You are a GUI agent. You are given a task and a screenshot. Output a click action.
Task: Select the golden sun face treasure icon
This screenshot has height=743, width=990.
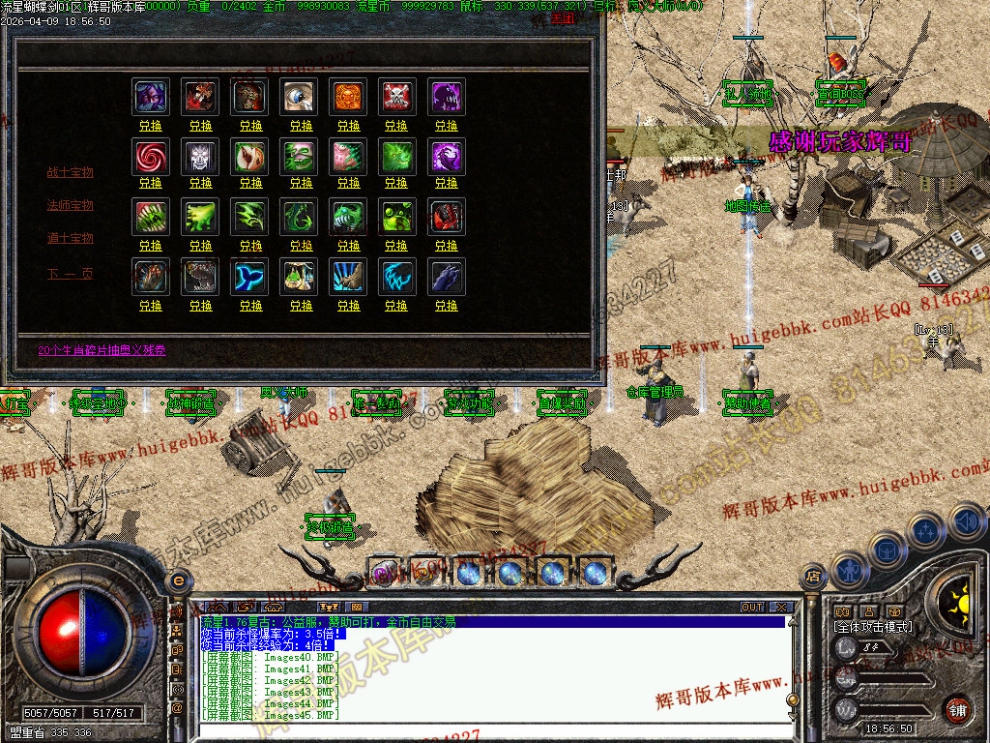[348, 96]
